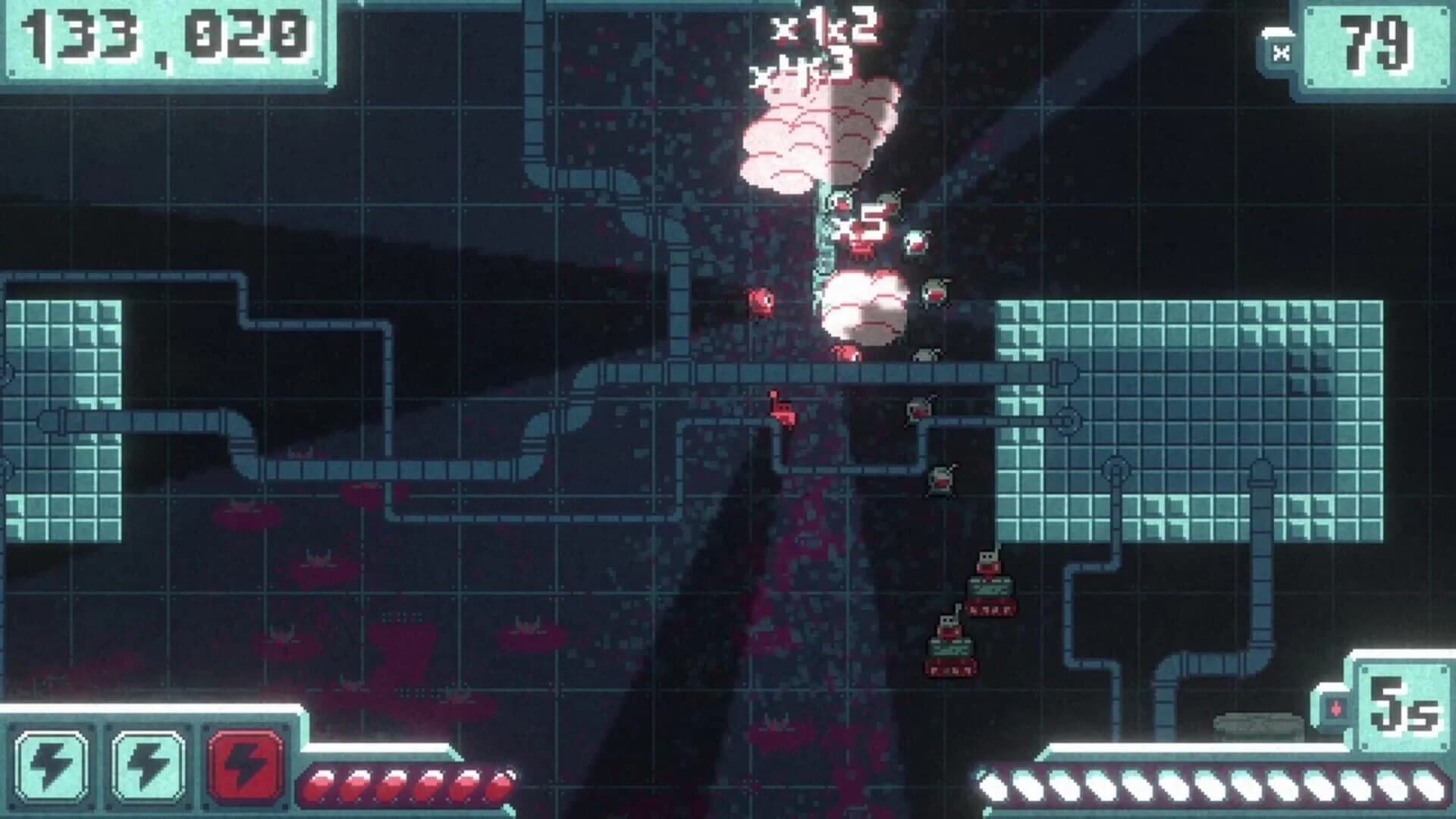Click the tank enemy with the antenna
The width and height of the screenshot is (1456, 819).
point(990,591)
